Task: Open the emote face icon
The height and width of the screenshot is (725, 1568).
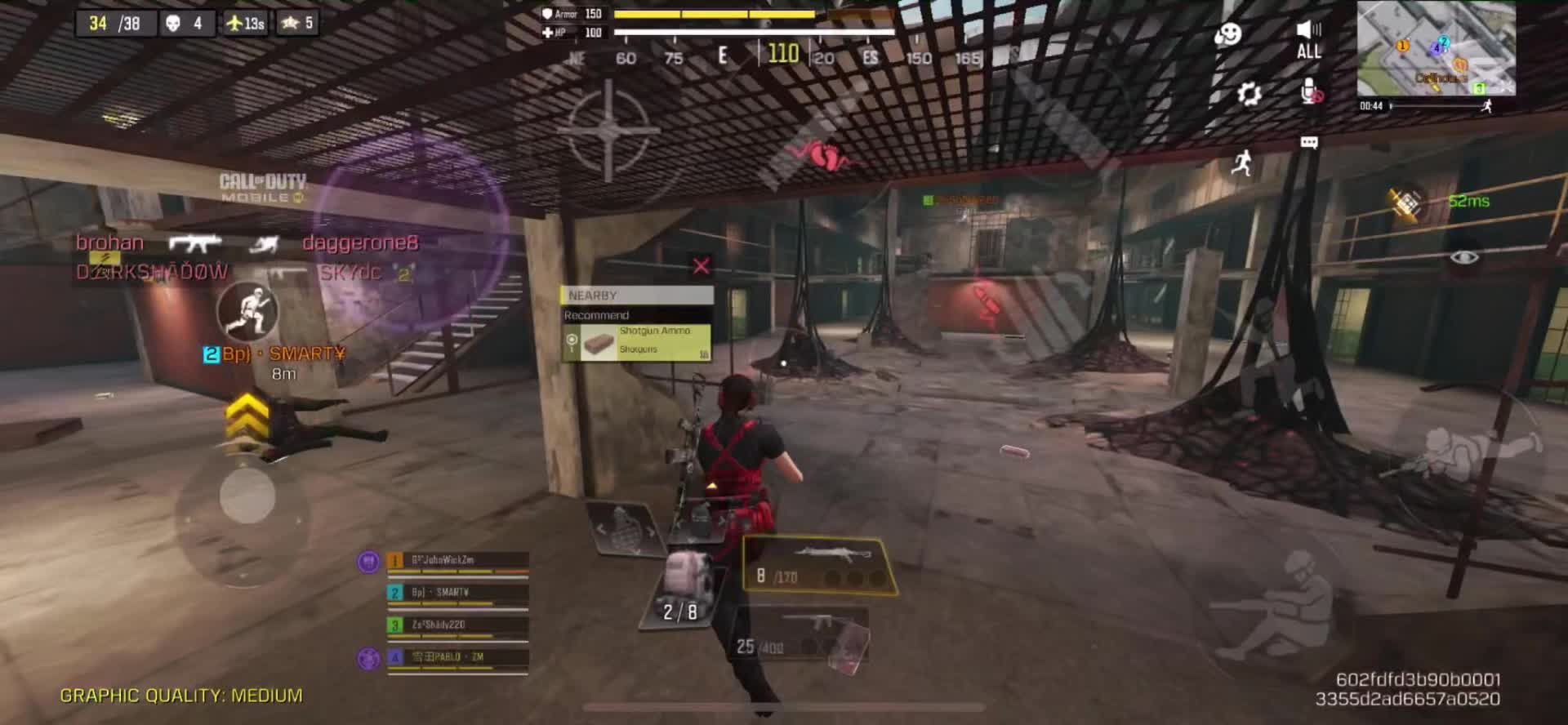Action: (1227, 34)
